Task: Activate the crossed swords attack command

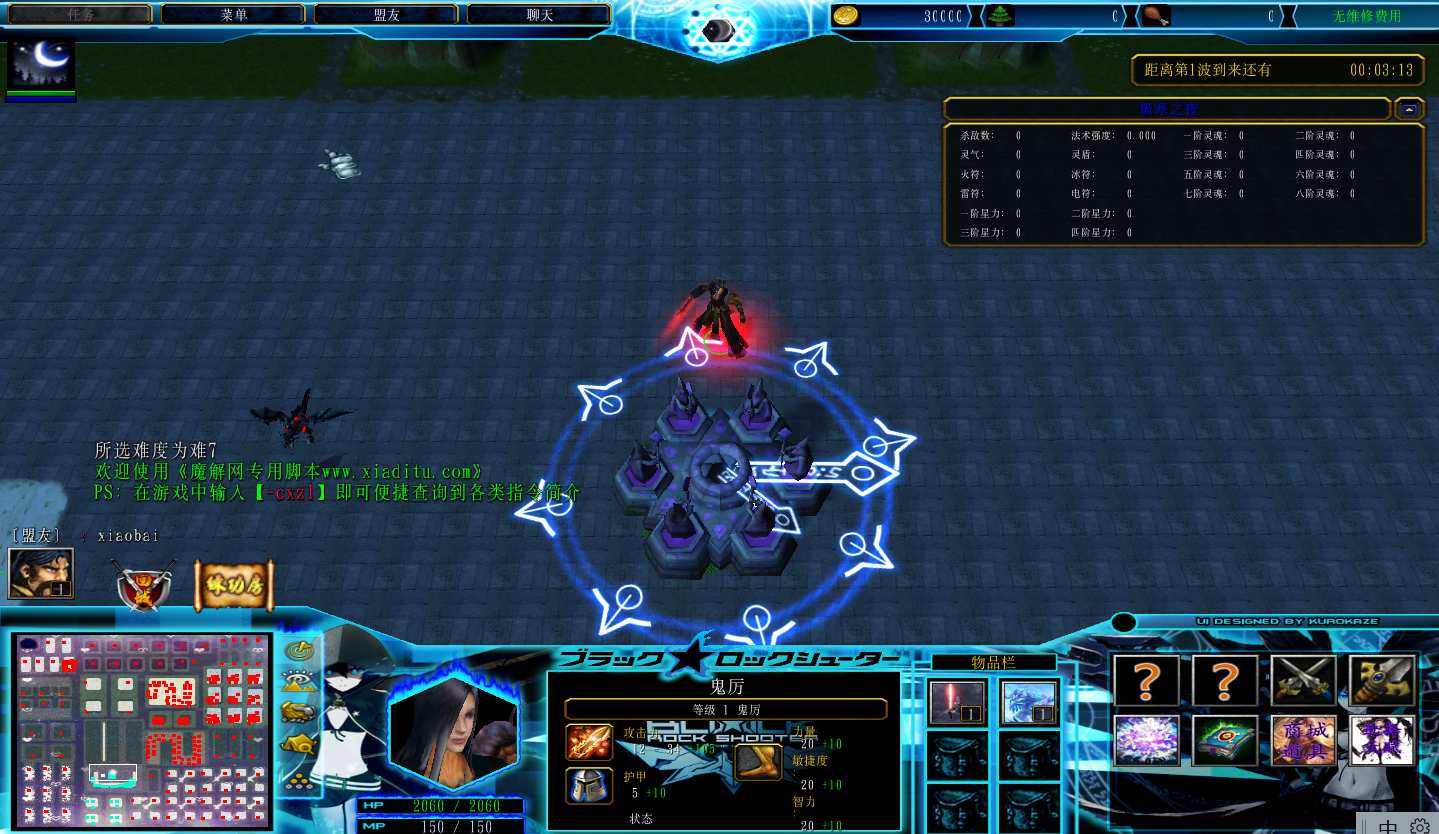Action: 1303,680
